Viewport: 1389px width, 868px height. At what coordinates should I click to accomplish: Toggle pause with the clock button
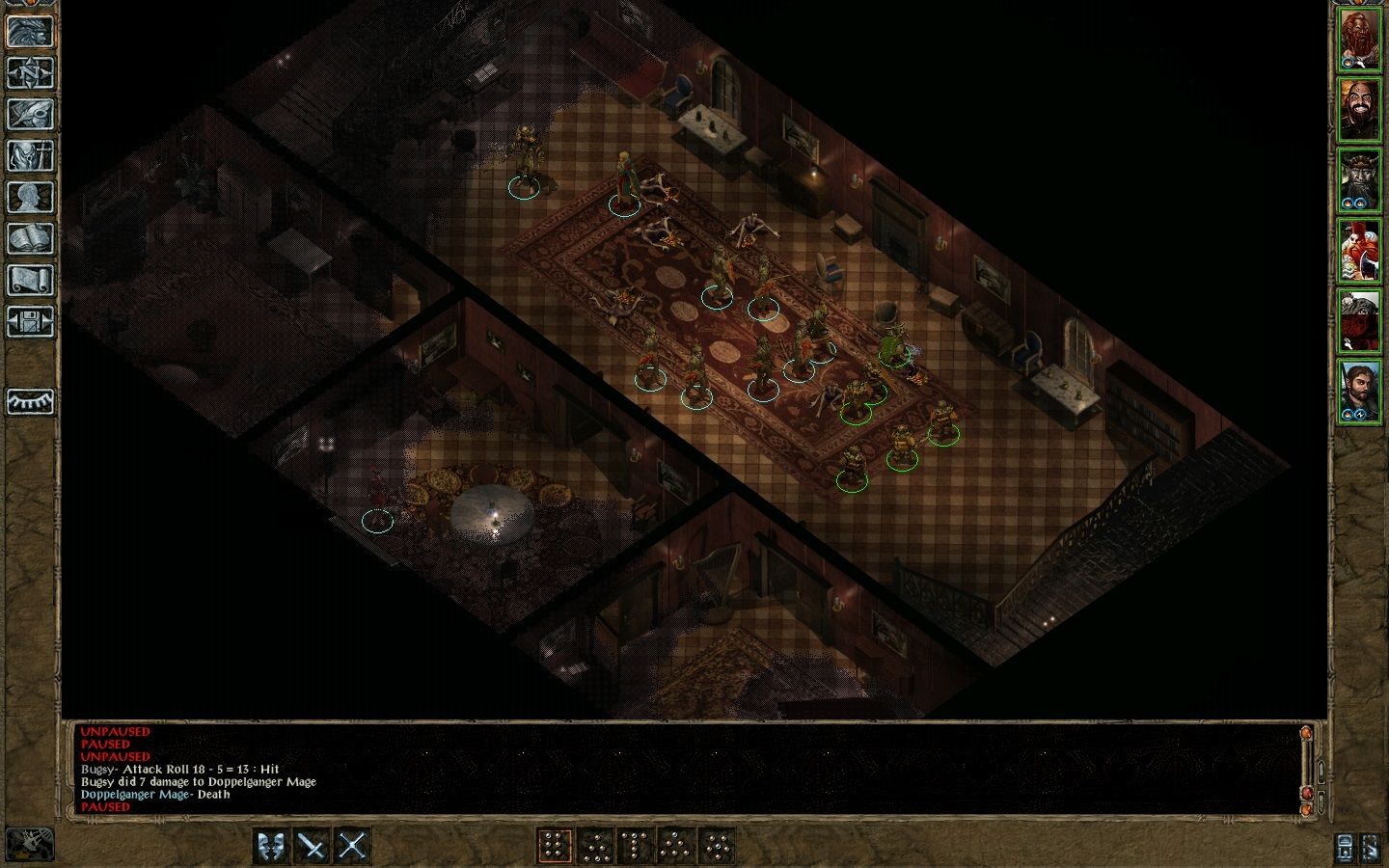[29, 845]
